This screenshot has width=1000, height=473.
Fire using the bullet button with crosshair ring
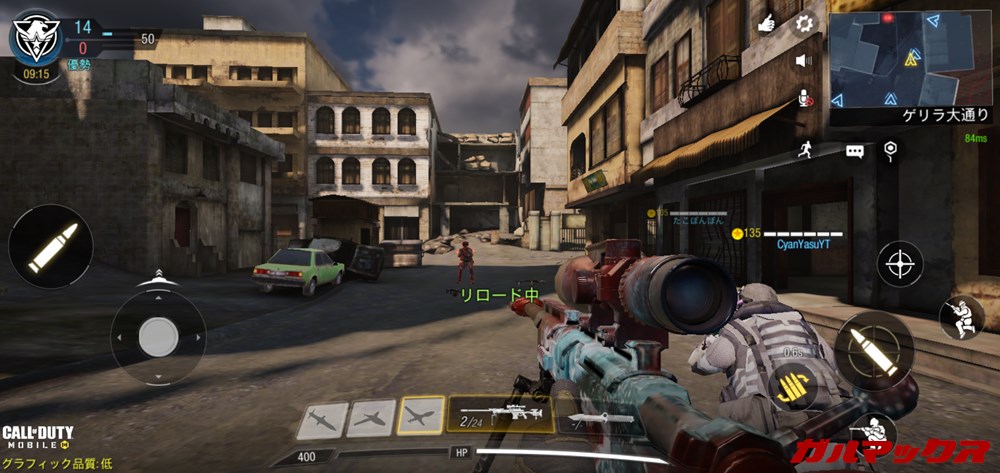(x=873, y=349)
